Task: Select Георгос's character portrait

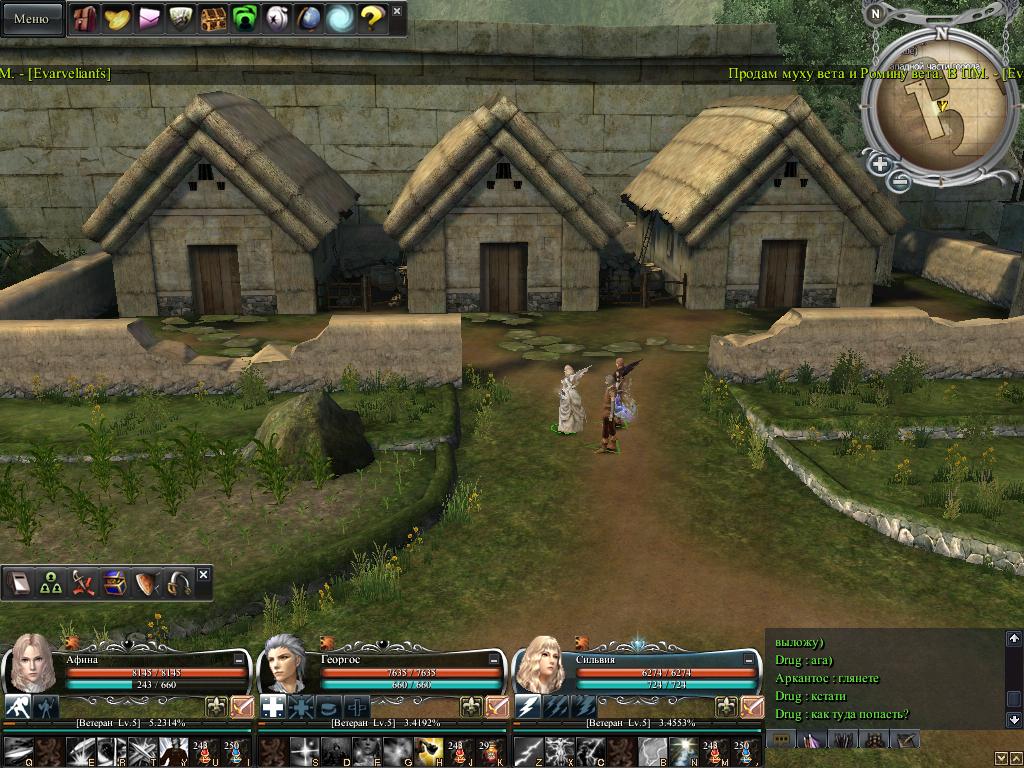Action: (x=287, y=663)
